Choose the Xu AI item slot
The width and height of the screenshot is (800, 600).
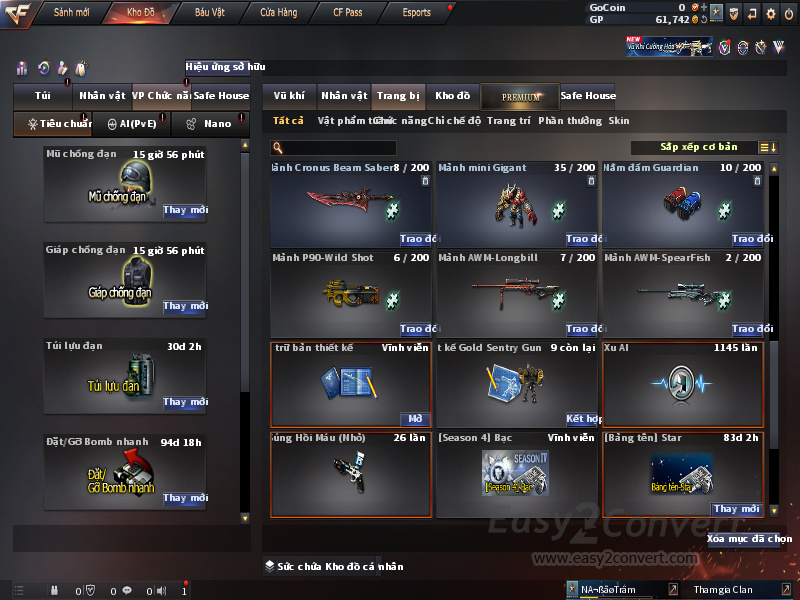coord(682,384)
